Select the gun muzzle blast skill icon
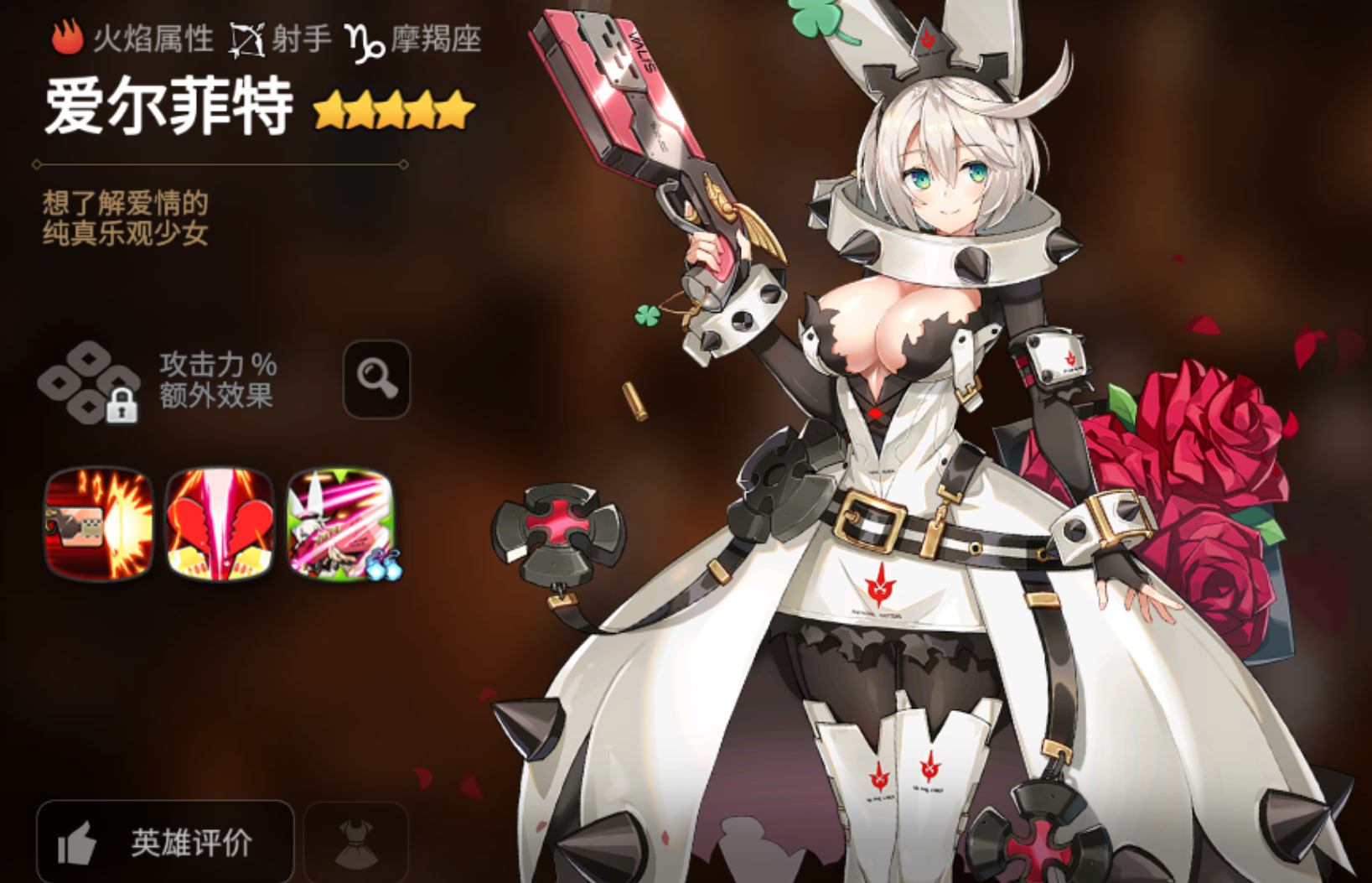 pos(99,524)
